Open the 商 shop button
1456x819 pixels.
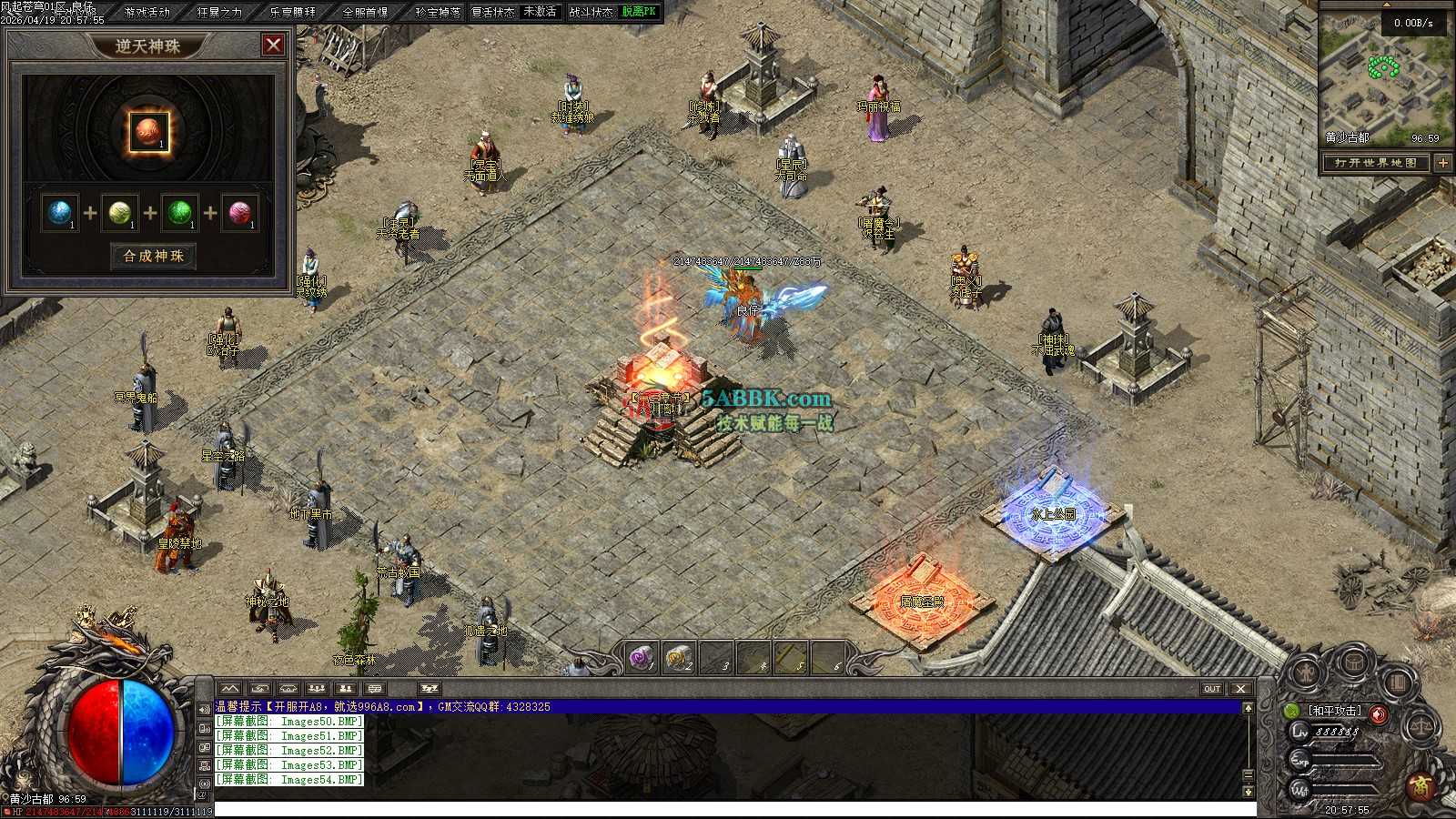tap(1419, 787)
